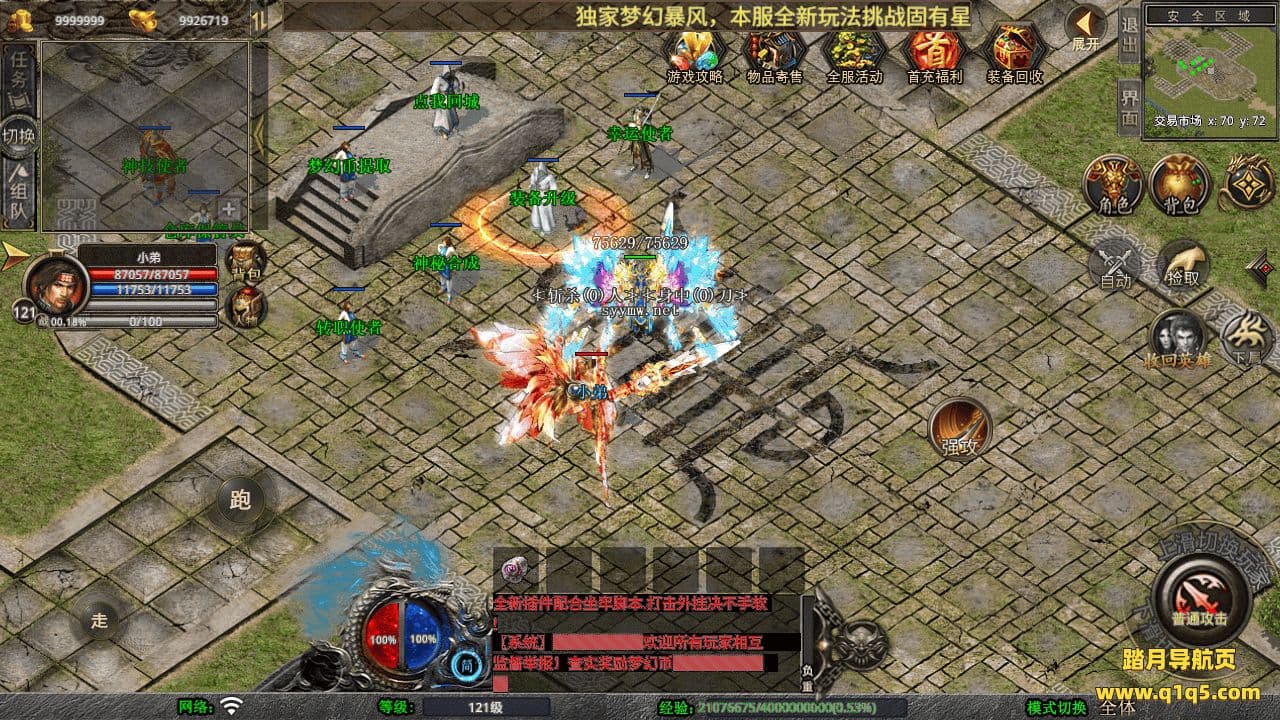Viewport: 1280px width, 720px height.
Task: Toggle the 跑 run button
Action: pyautogui.click(x=240, y=501)
